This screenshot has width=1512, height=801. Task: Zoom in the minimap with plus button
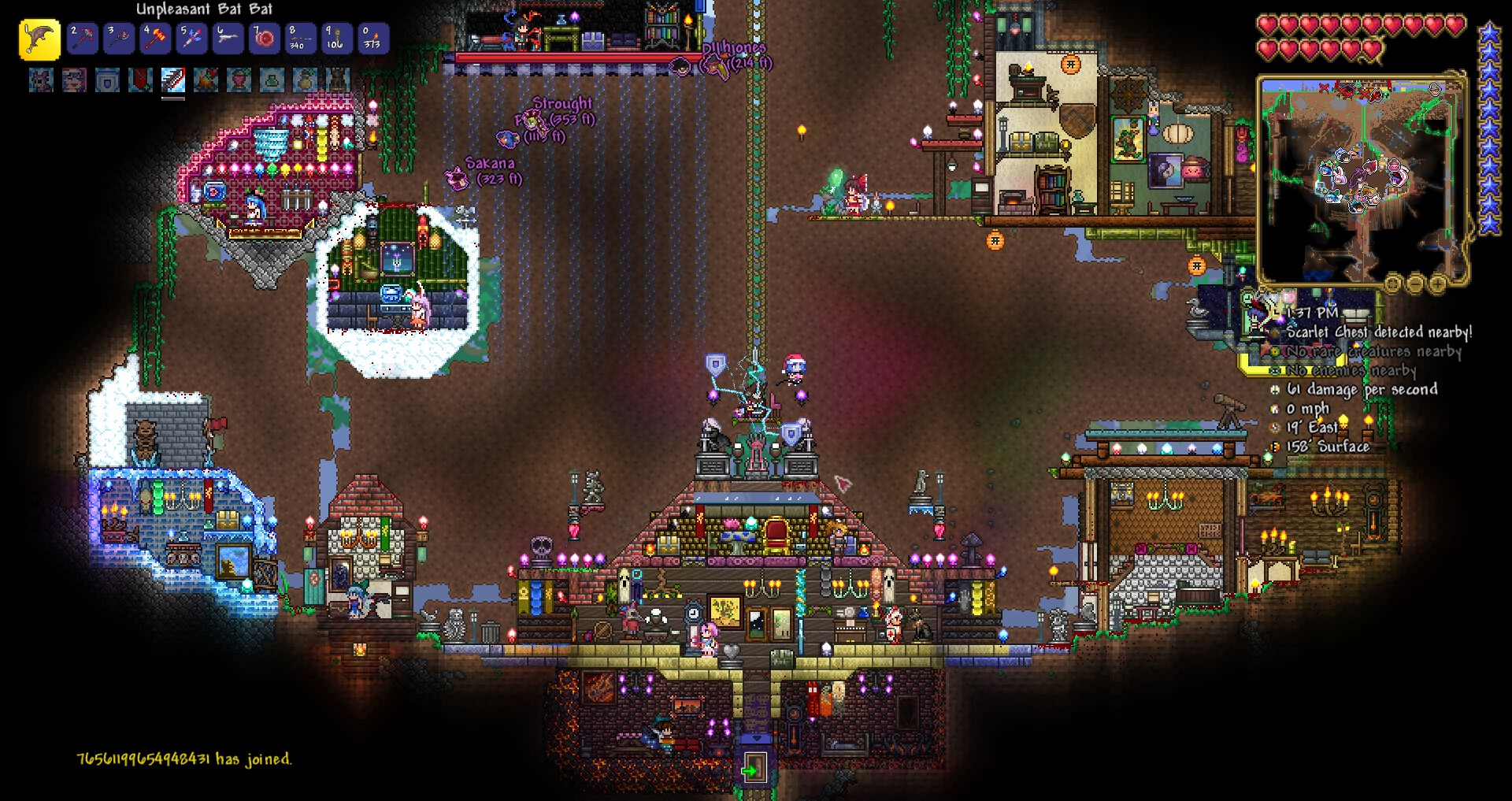pyautogui.click(x=1437, y=283)
